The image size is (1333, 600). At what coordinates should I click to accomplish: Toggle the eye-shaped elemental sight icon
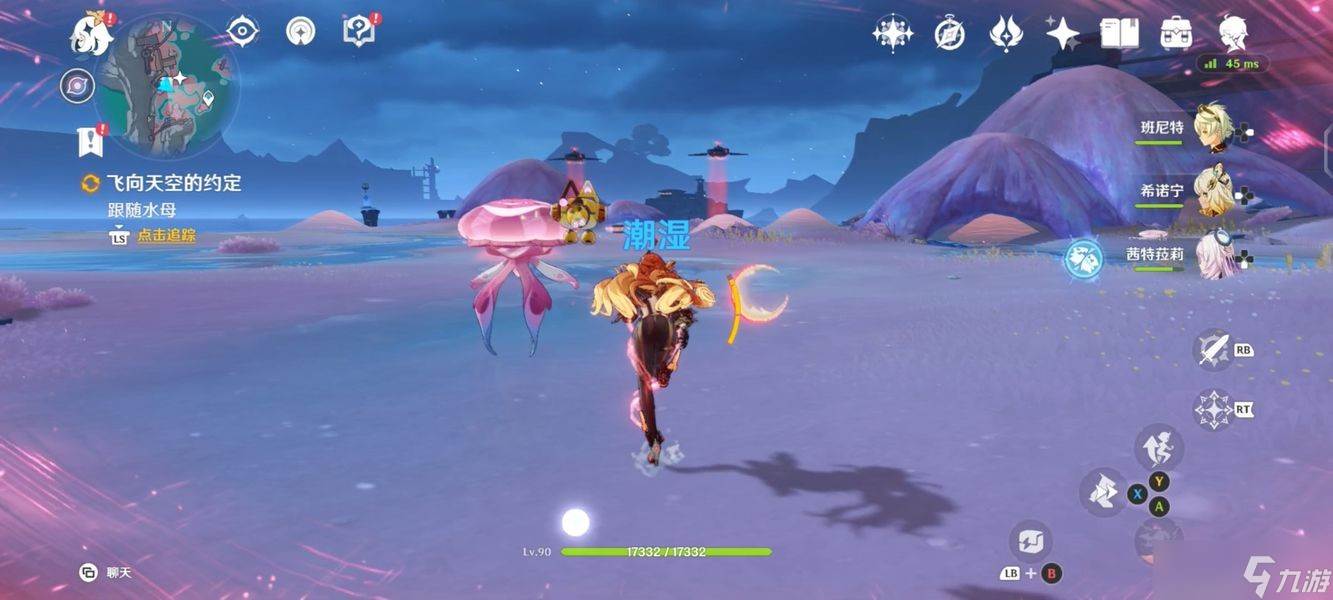pos(242,31)
